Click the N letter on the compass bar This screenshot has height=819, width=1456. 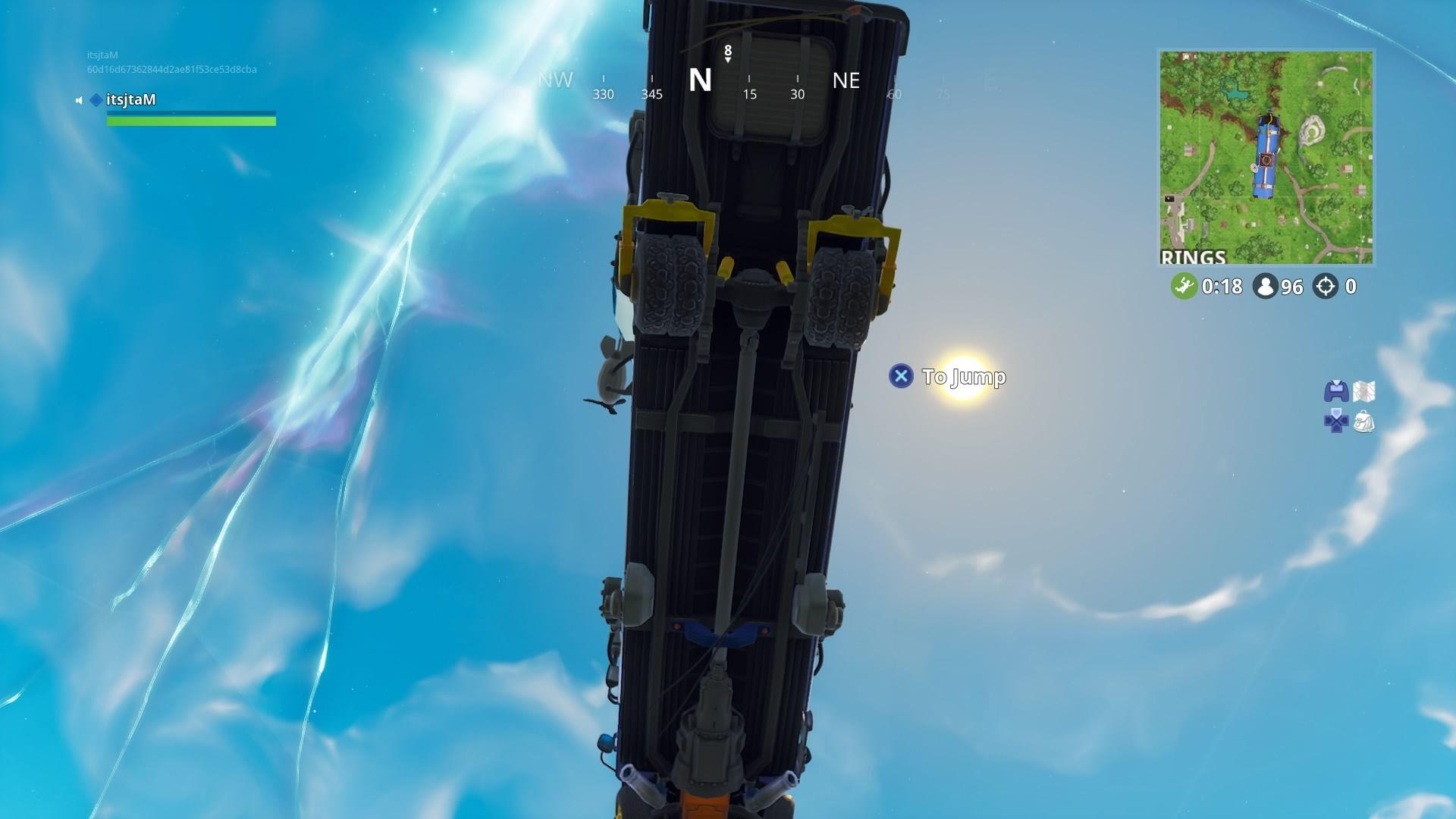tap(699, 79)
